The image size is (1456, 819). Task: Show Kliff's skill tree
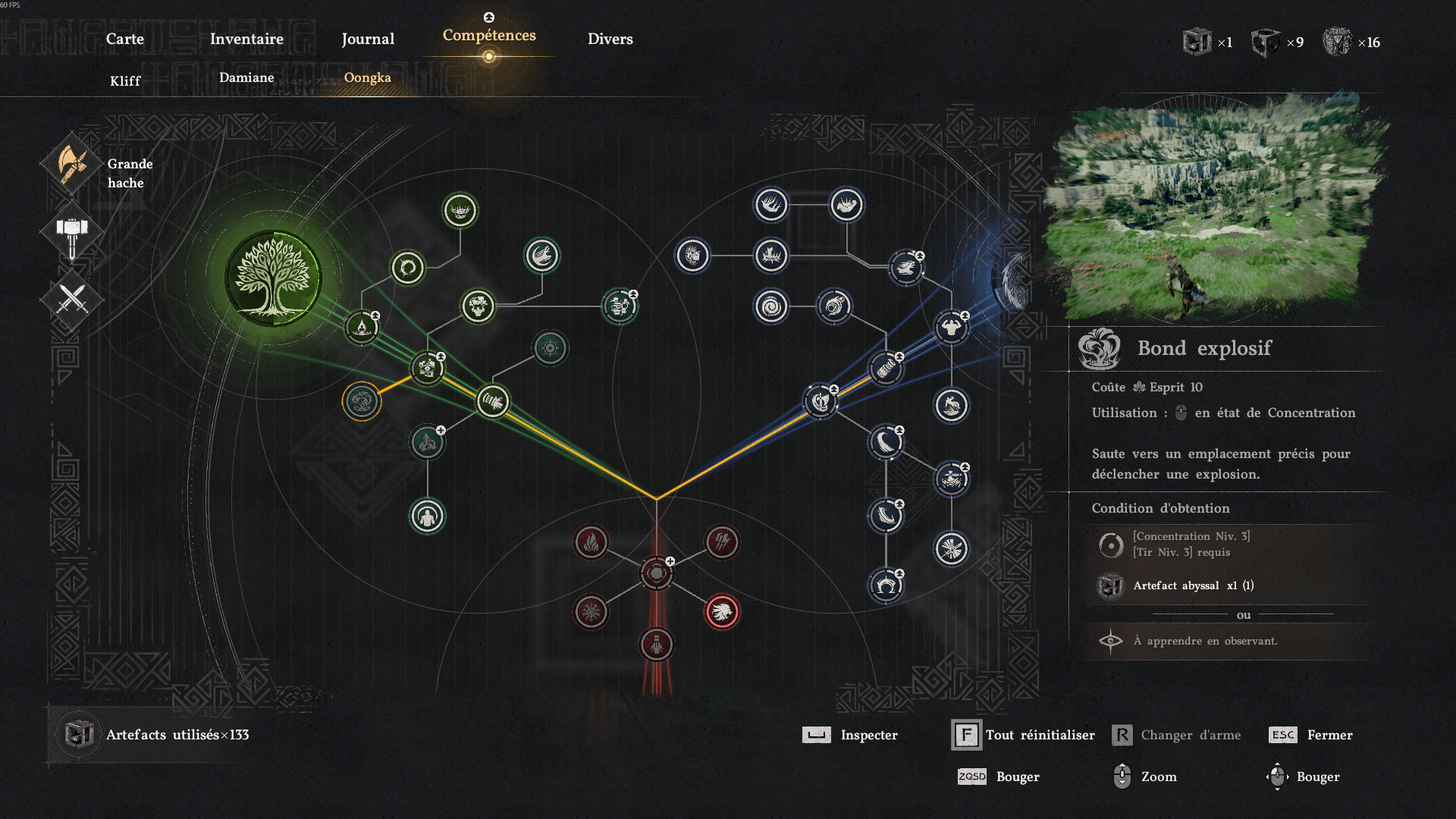pyautogui.click(x=125, y=80)
